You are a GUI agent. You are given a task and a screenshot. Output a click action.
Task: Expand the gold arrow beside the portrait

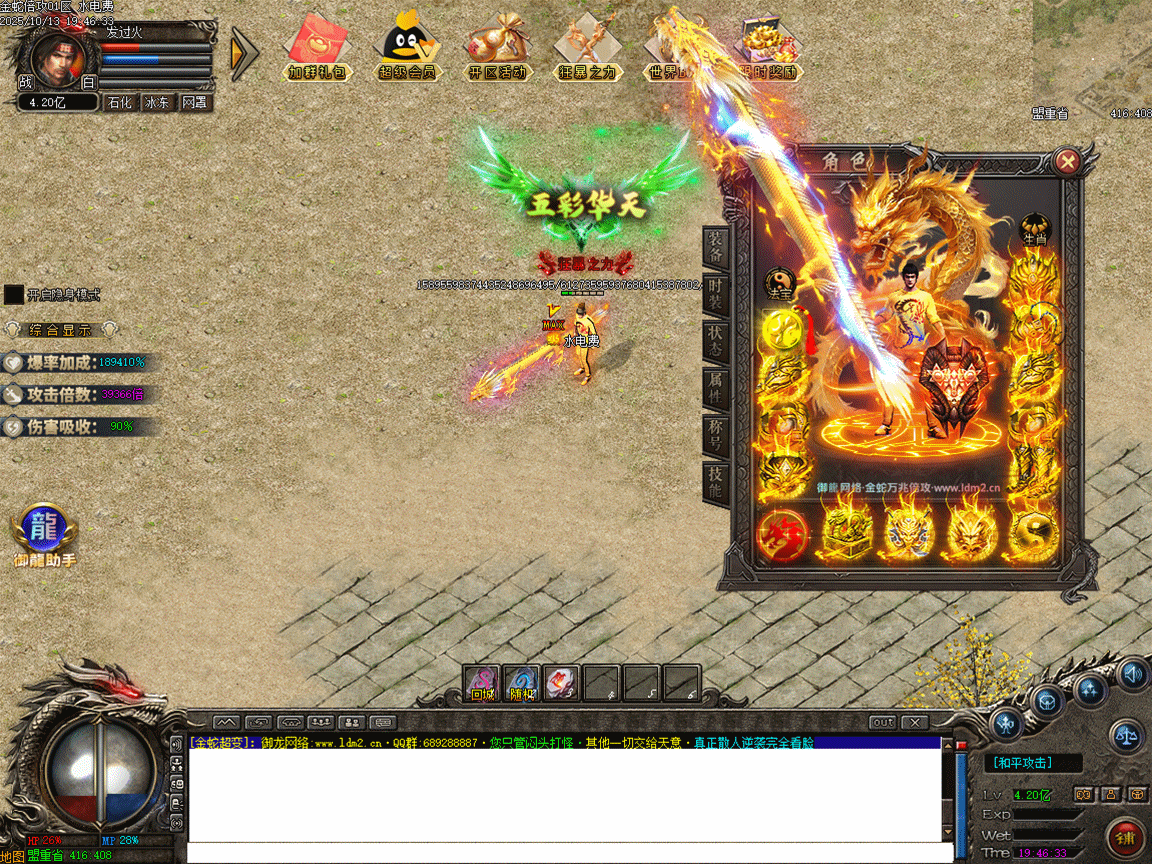[243, 54]
